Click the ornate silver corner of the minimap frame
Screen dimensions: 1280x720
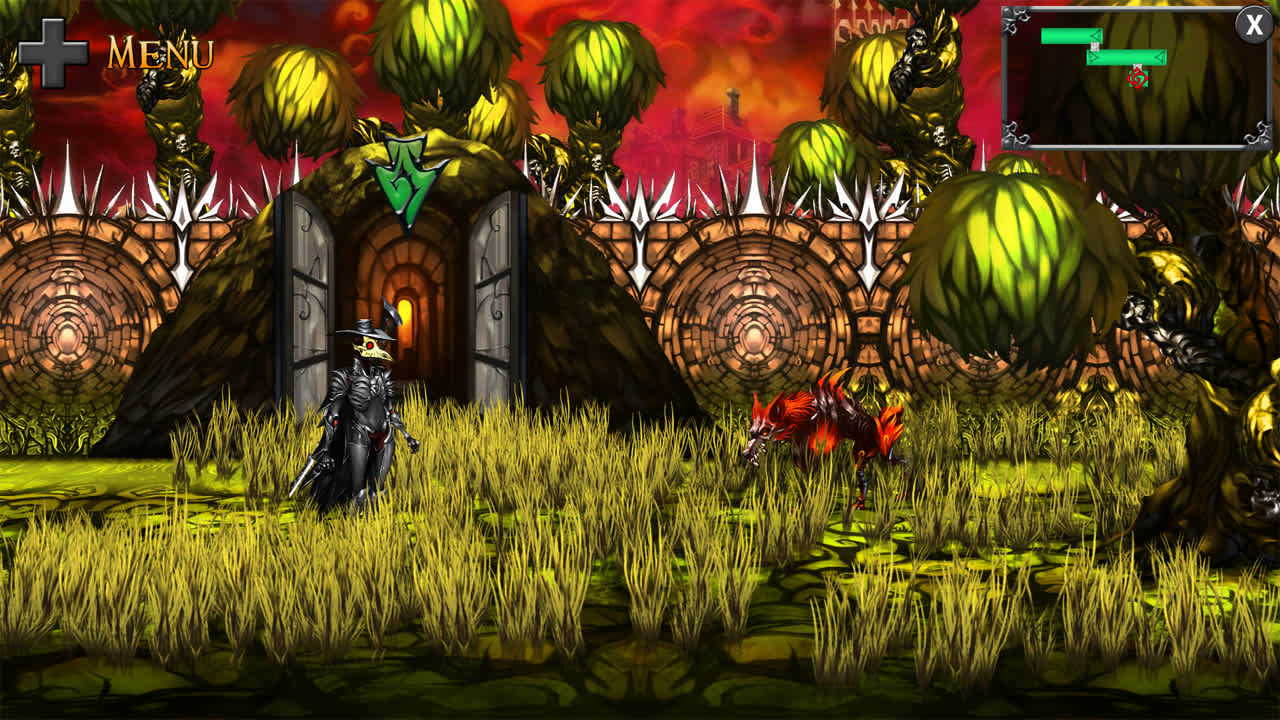pos(1015,21)
